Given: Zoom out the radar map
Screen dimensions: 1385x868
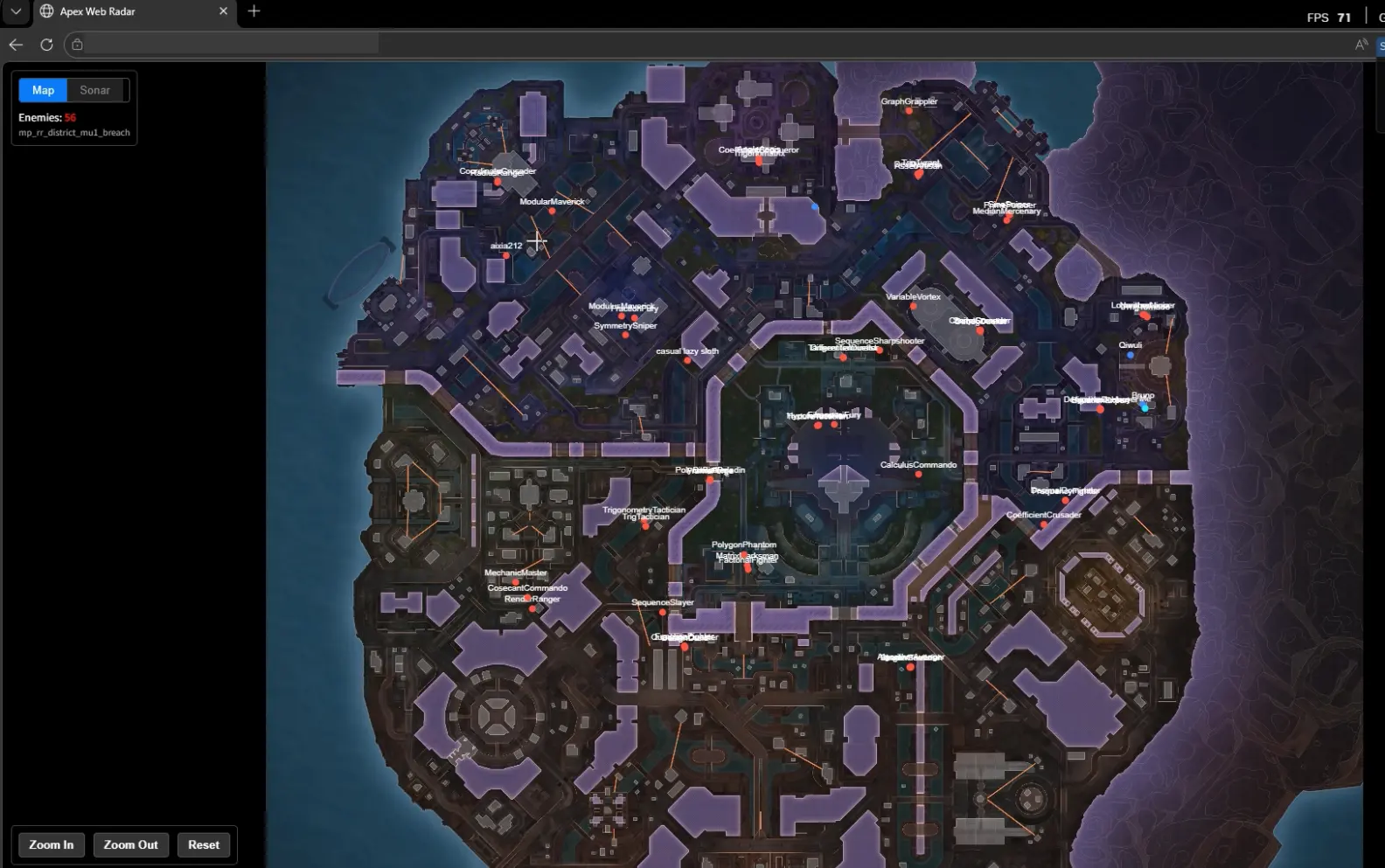Looking at the screenshot, I should tap(130, 844).
